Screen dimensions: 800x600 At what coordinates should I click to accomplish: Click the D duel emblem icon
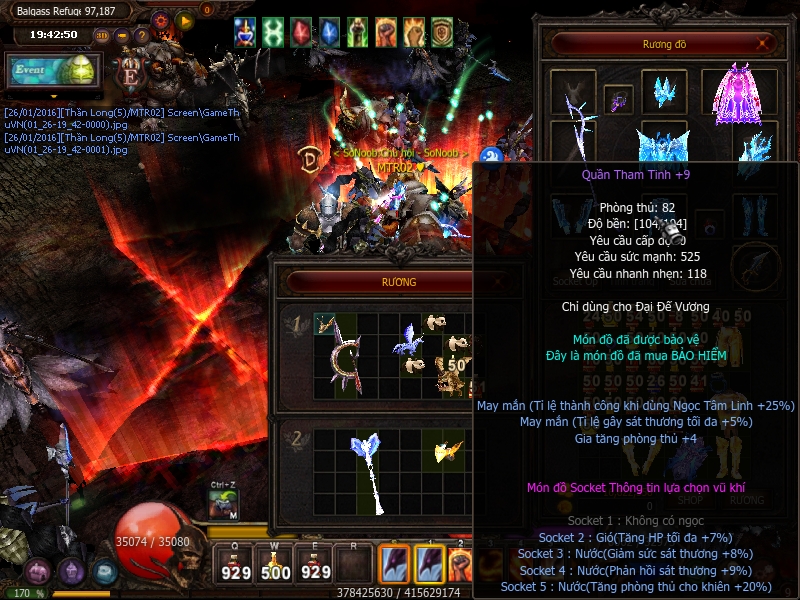click(x=309, y=159)
